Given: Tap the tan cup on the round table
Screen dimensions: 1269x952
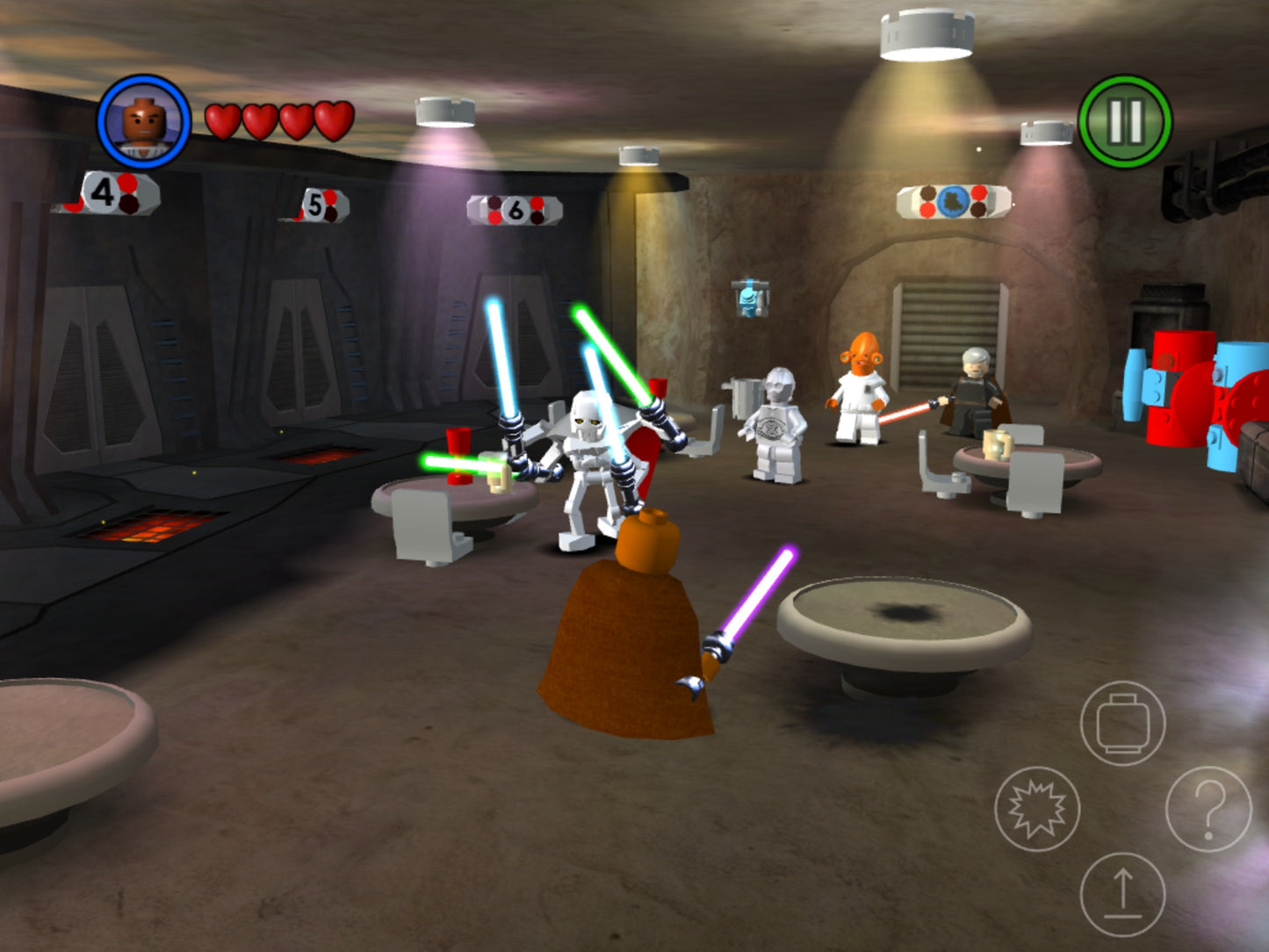Looking at the screenshot, I should [501, 479].
